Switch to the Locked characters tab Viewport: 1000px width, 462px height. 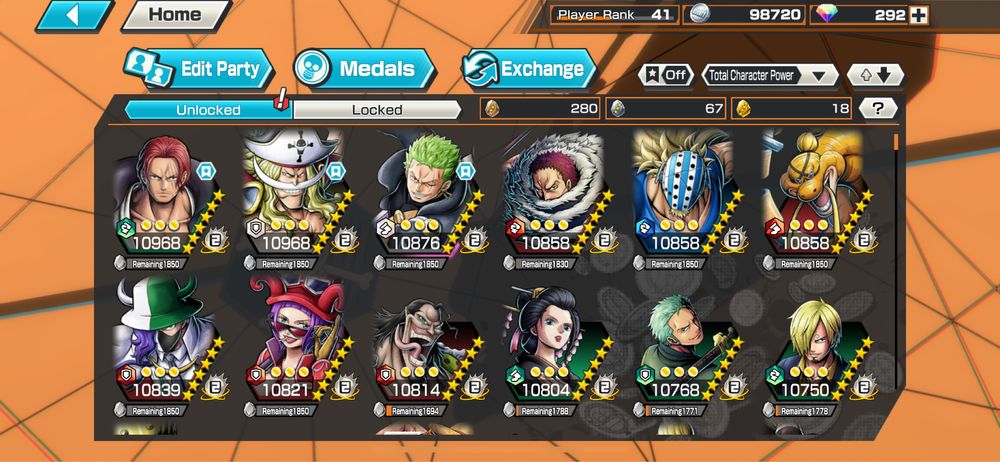377,109
